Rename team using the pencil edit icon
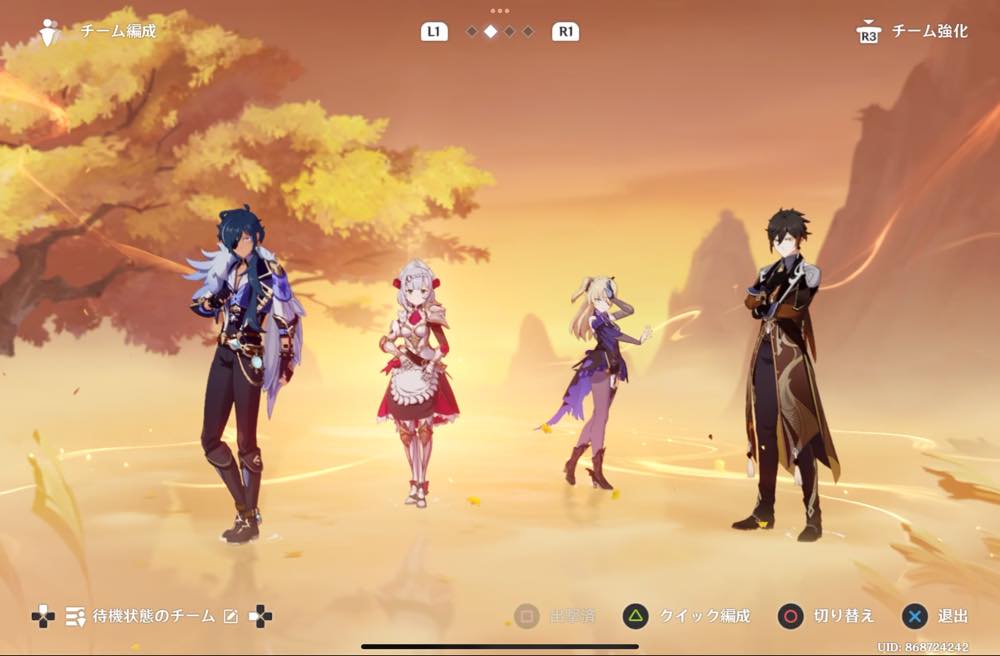The width and height of the screenshot is (1000, 656). pos(231,616)
